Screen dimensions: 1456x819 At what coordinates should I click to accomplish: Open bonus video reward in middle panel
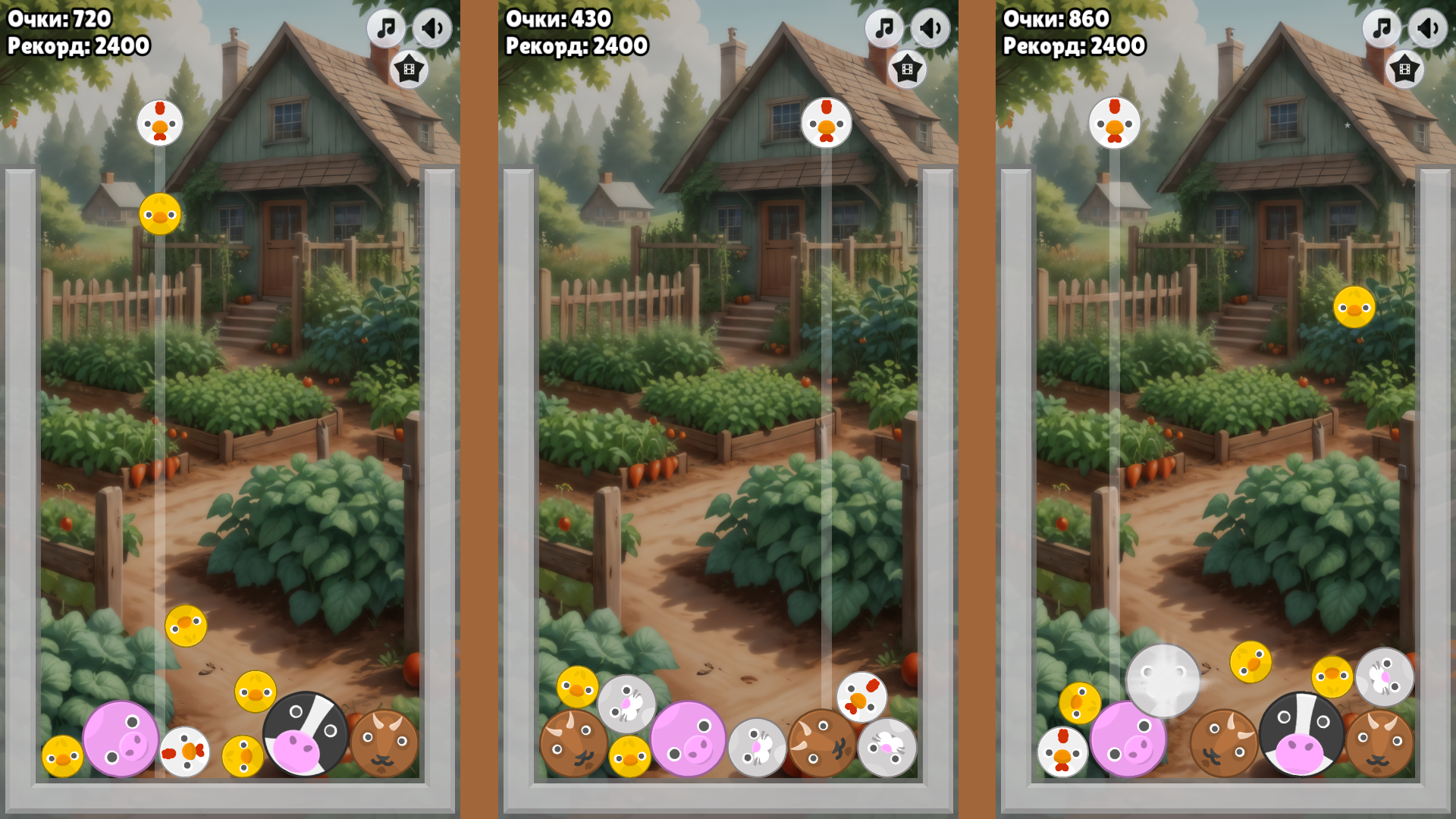pos(907,67)
